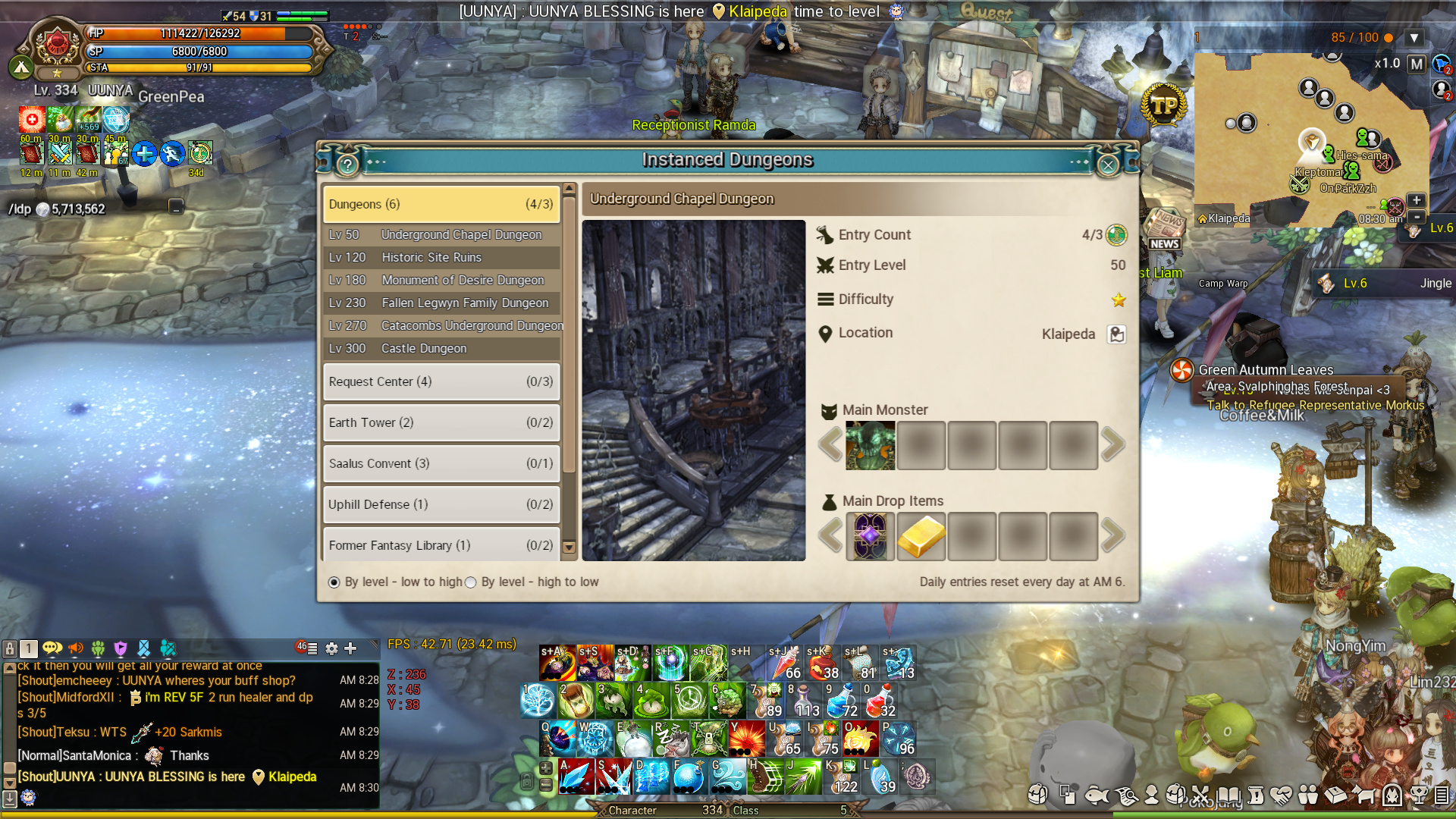This screenshot has height=819, width=1456.
Task: Open the Instanced Dungeons help button
Action: click(347, 165)
